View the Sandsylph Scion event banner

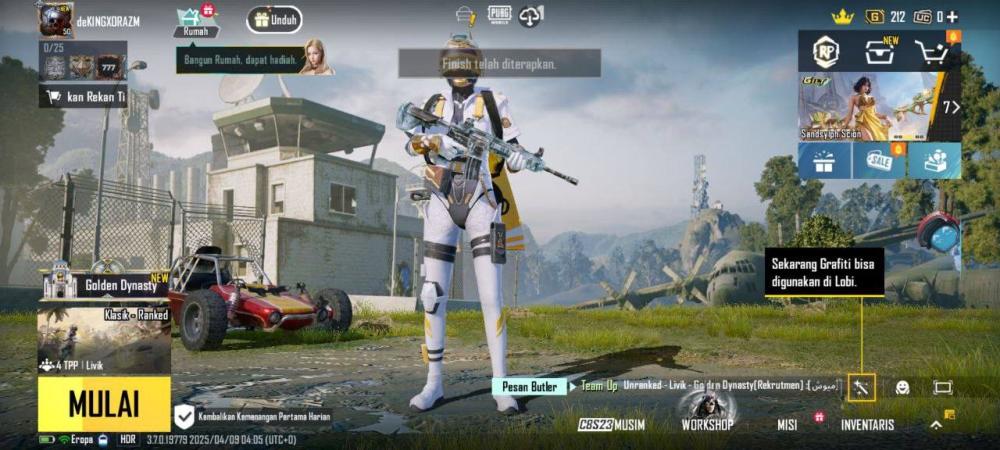(868, 106)
